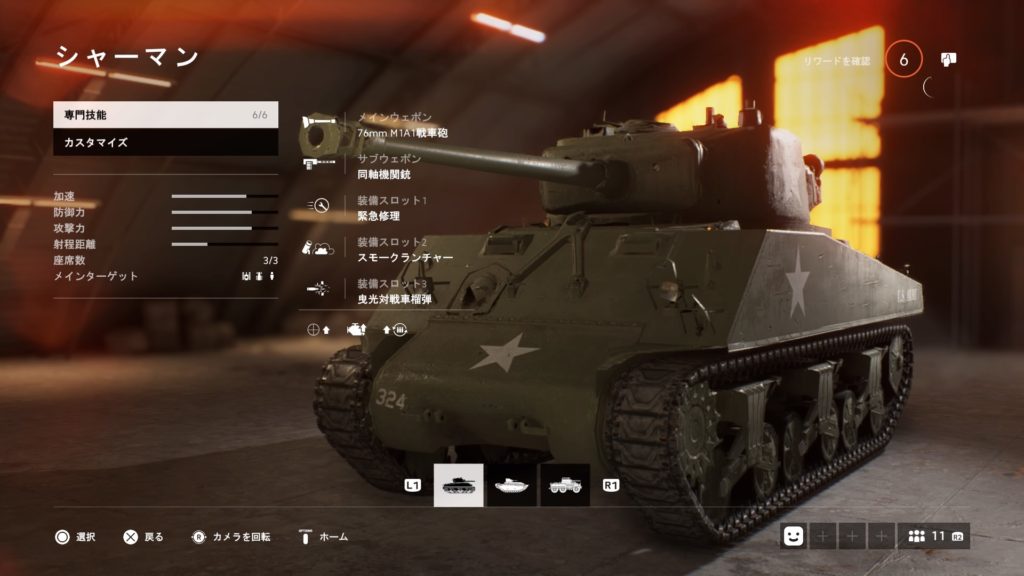Open the 専門技能 specializations entry
Image resolution: width=1024 pixels, height=576 pixels.
pos(165,115)
